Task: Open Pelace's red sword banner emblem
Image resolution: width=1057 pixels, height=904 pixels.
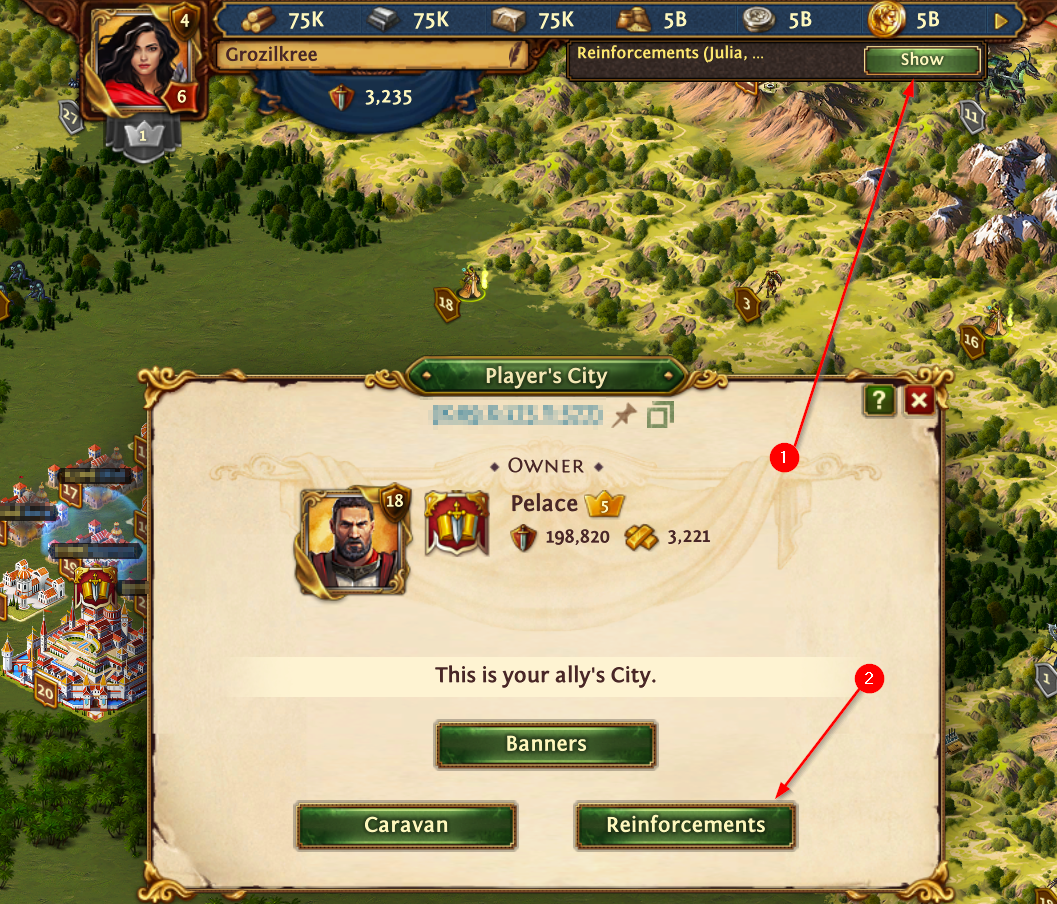Action: pyautogui.click(x=457, y=524)
